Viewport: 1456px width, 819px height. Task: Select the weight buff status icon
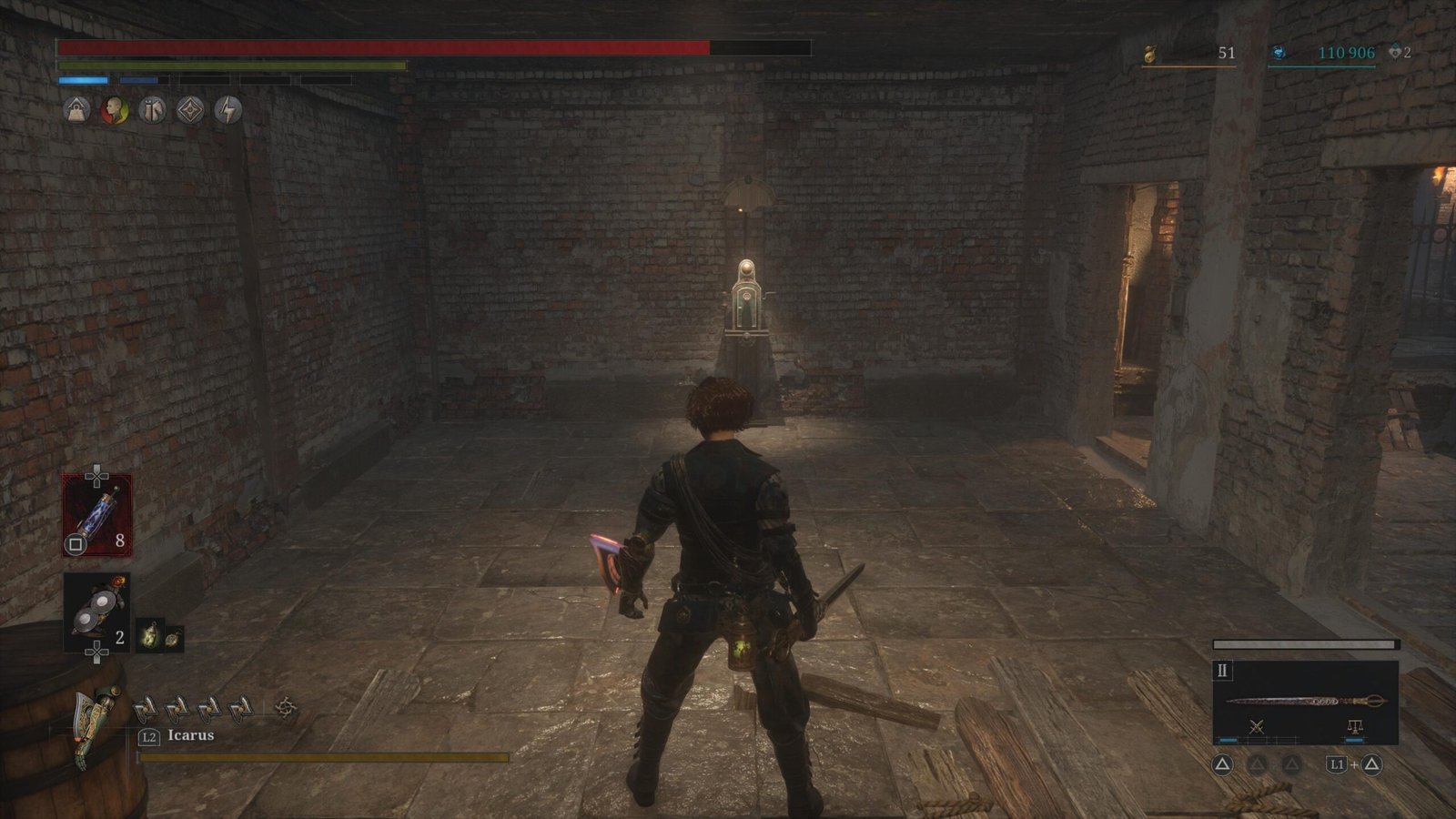[76, 111]
